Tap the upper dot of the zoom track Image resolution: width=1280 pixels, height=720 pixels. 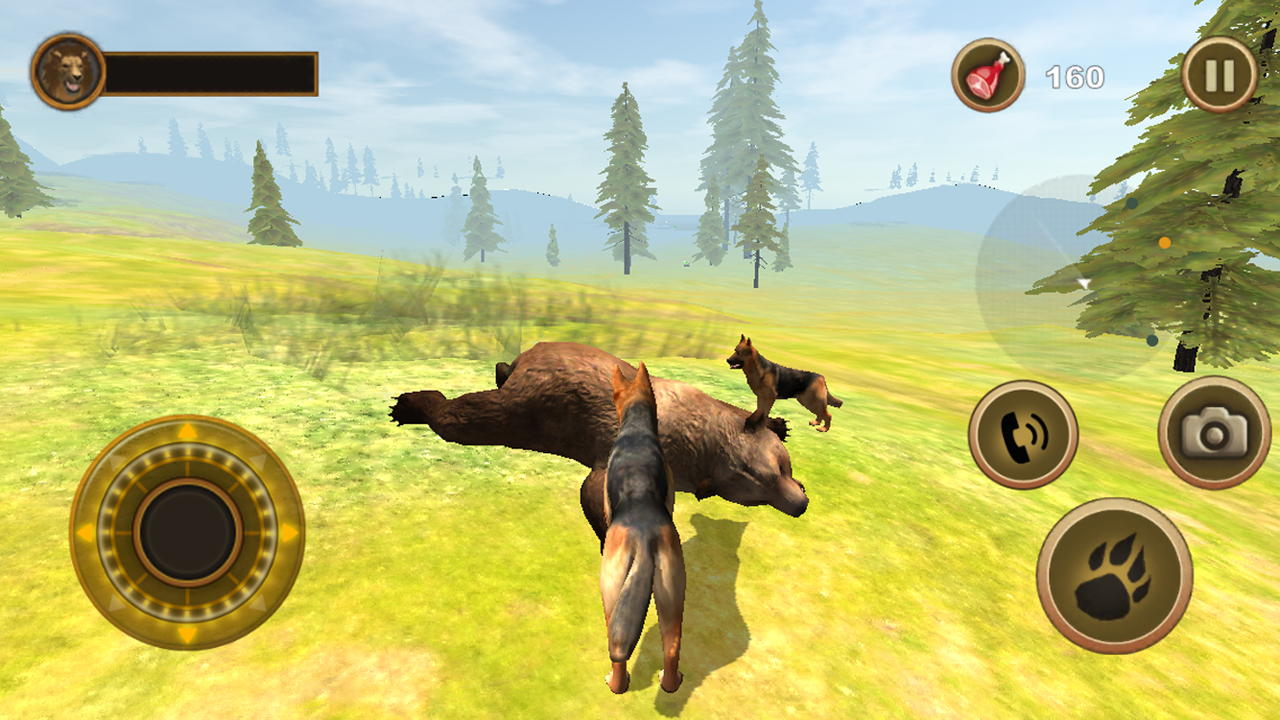pos(1132,203)
